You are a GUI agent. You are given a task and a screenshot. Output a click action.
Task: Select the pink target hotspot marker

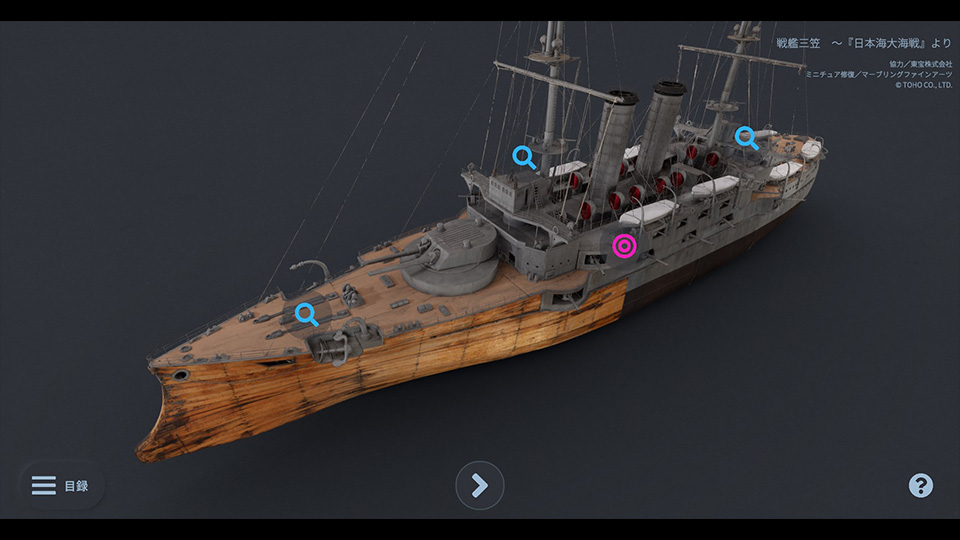click(625, 246)
